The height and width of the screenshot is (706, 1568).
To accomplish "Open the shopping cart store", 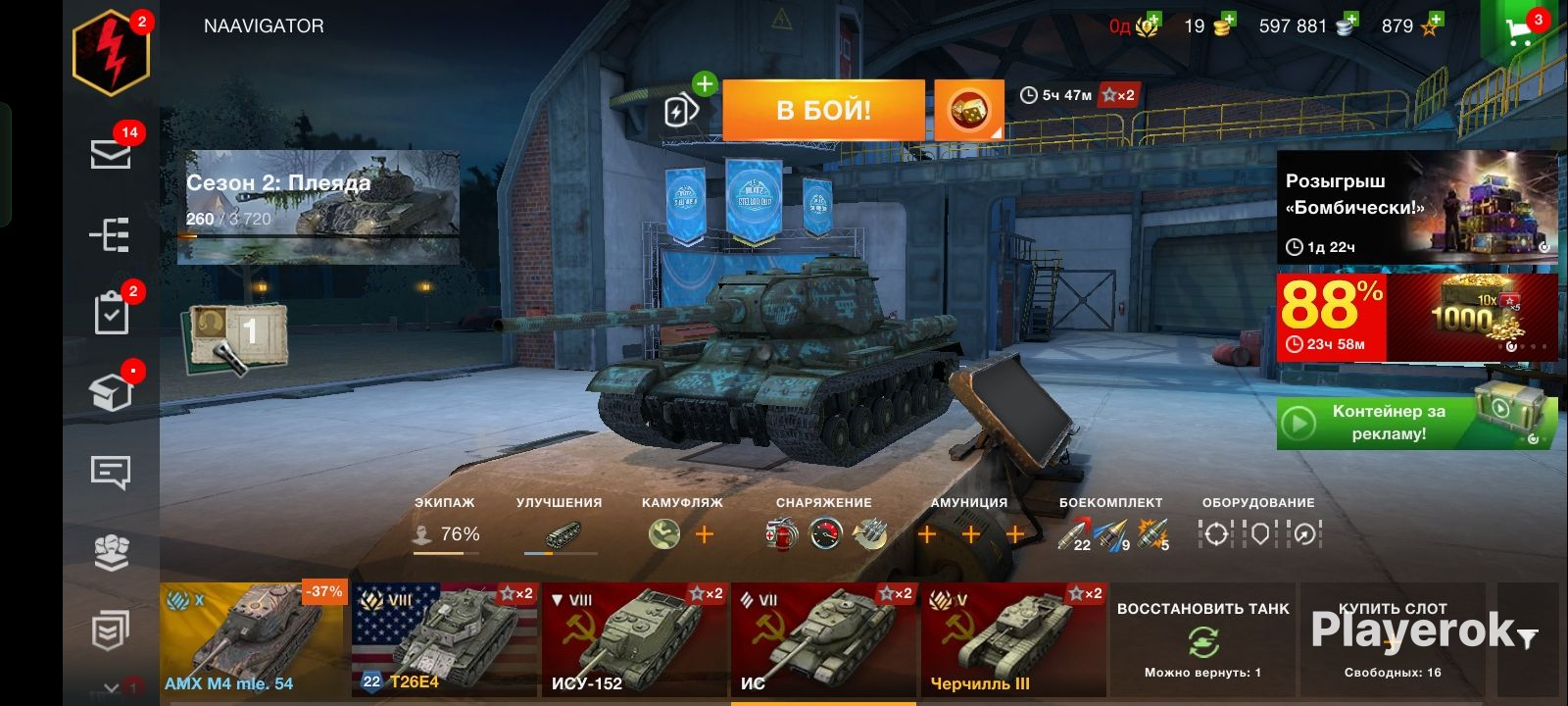I will click(1520, 30).
